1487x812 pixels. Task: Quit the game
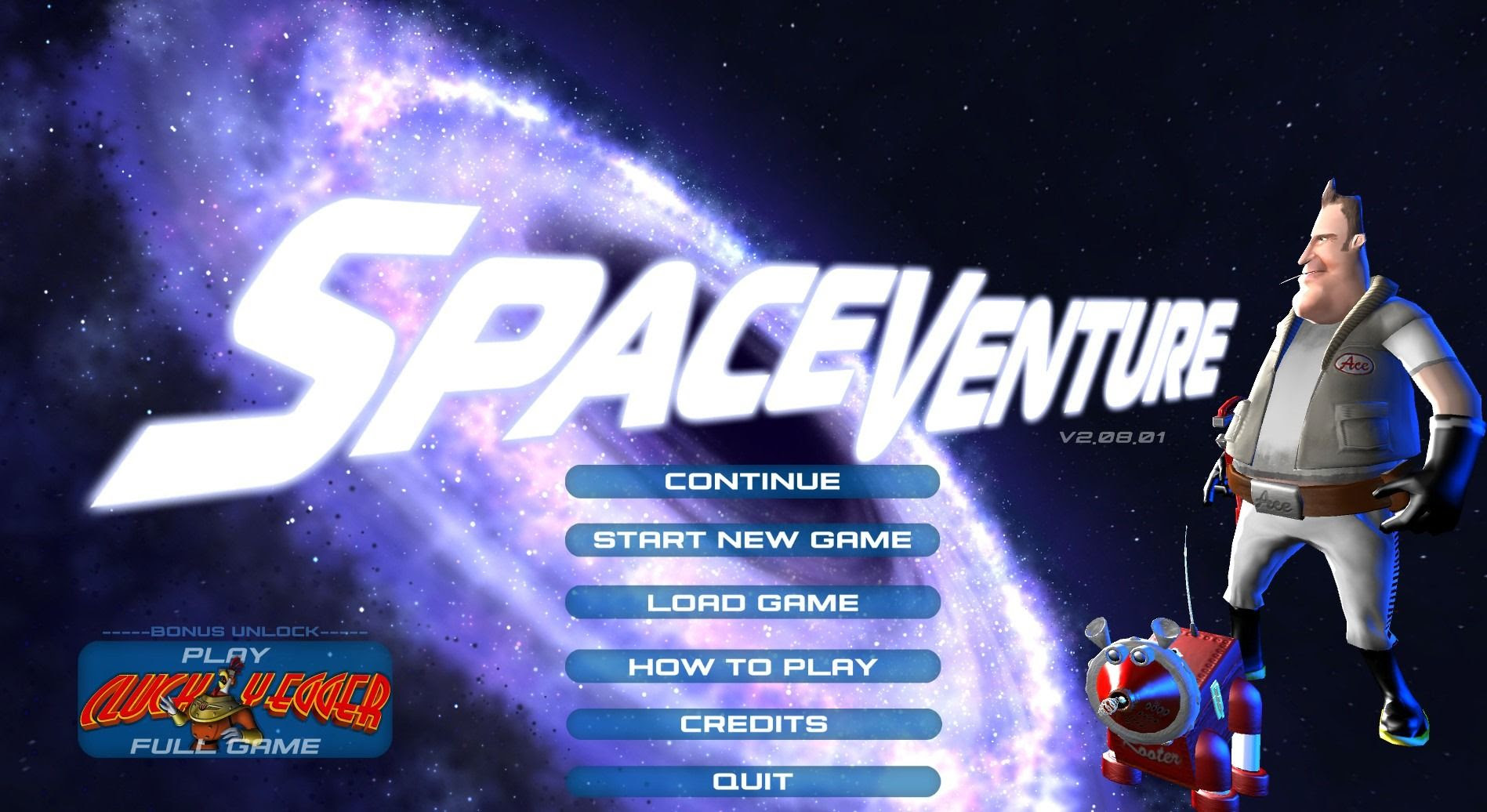(x=752, y=781)
